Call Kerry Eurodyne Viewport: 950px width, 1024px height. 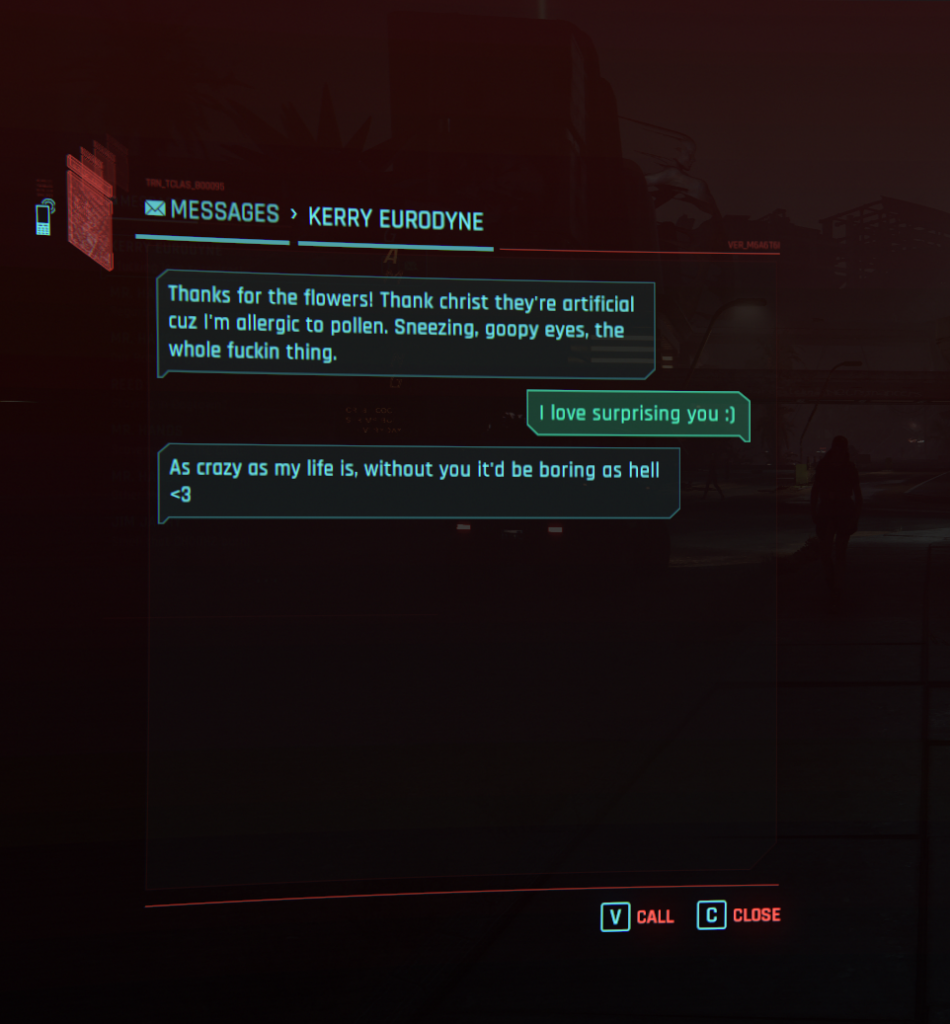[x=637, y=916]
